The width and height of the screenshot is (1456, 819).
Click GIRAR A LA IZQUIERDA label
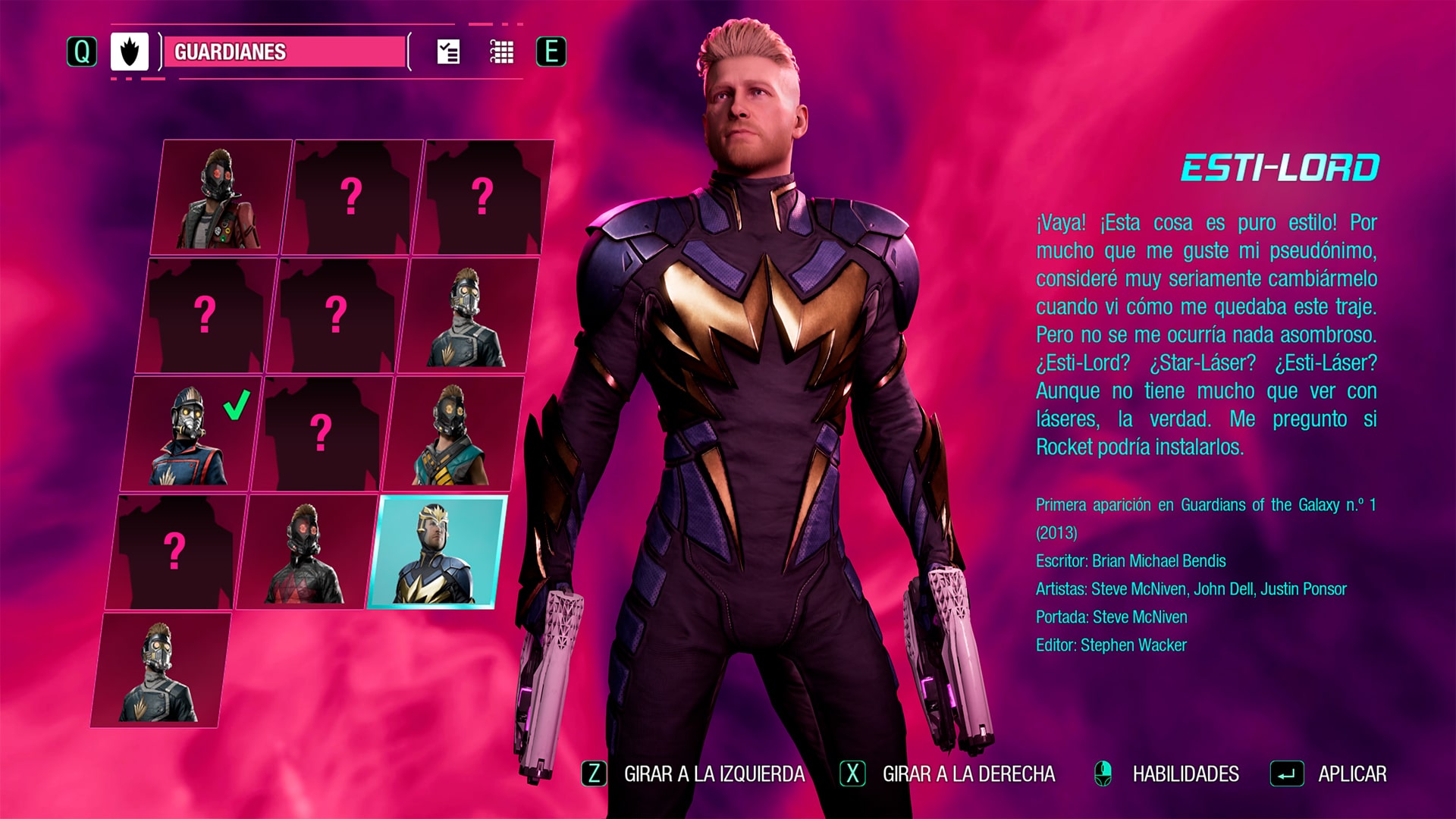(x=714, y=775)
